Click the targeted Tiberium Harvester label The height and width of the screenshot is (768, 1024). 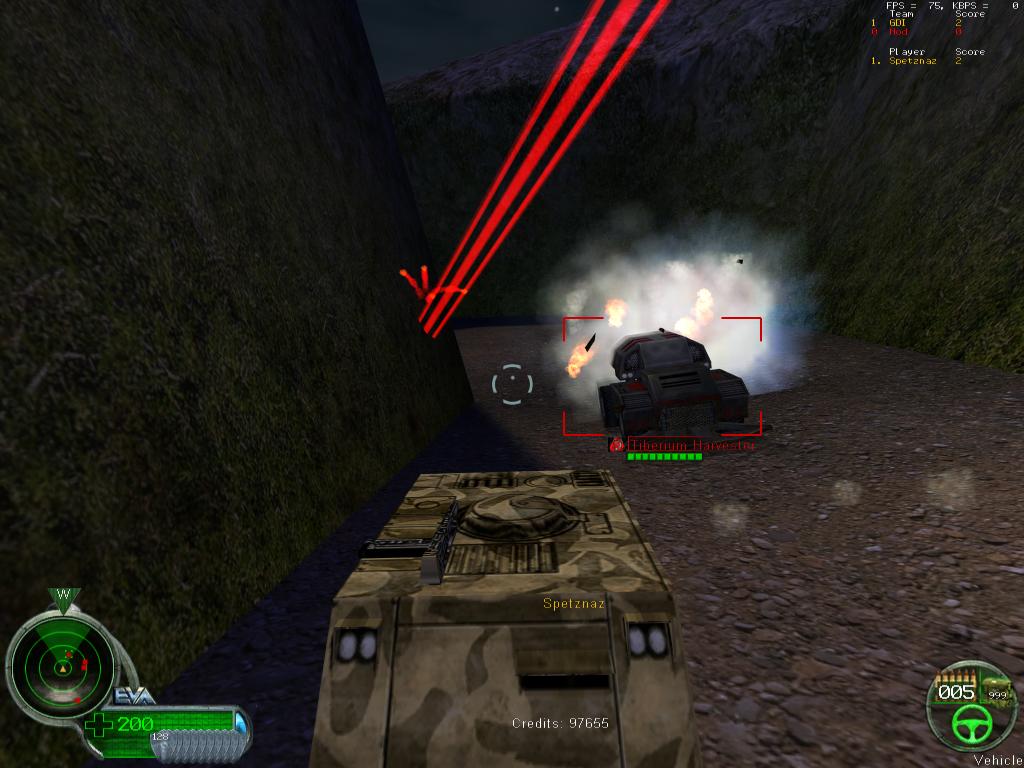[690, 445]
